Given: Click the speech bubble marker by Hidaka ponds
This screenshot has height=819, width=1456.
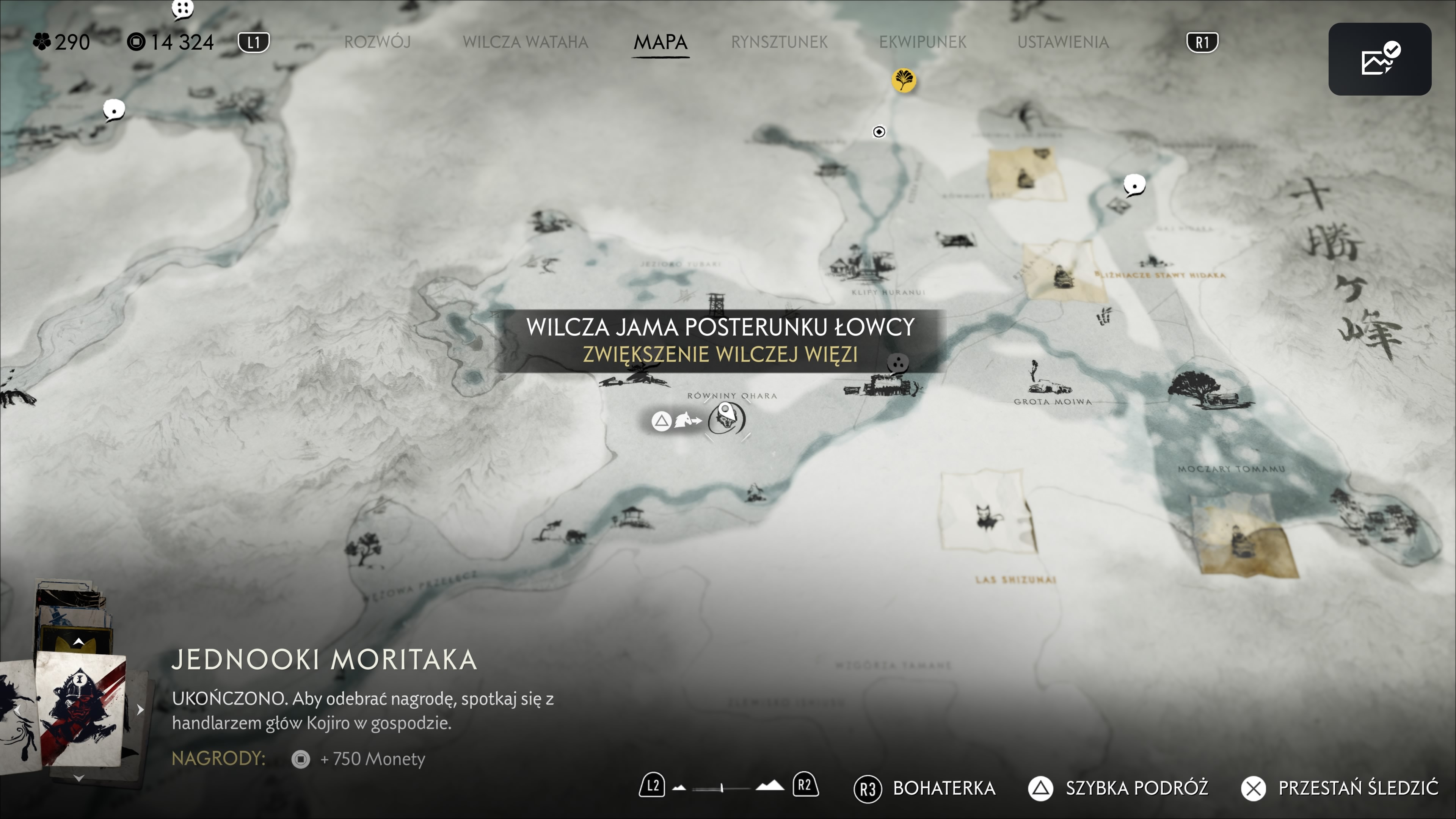Looking at the screenshot, I should pyautogui.click(x=1134, y=185).
